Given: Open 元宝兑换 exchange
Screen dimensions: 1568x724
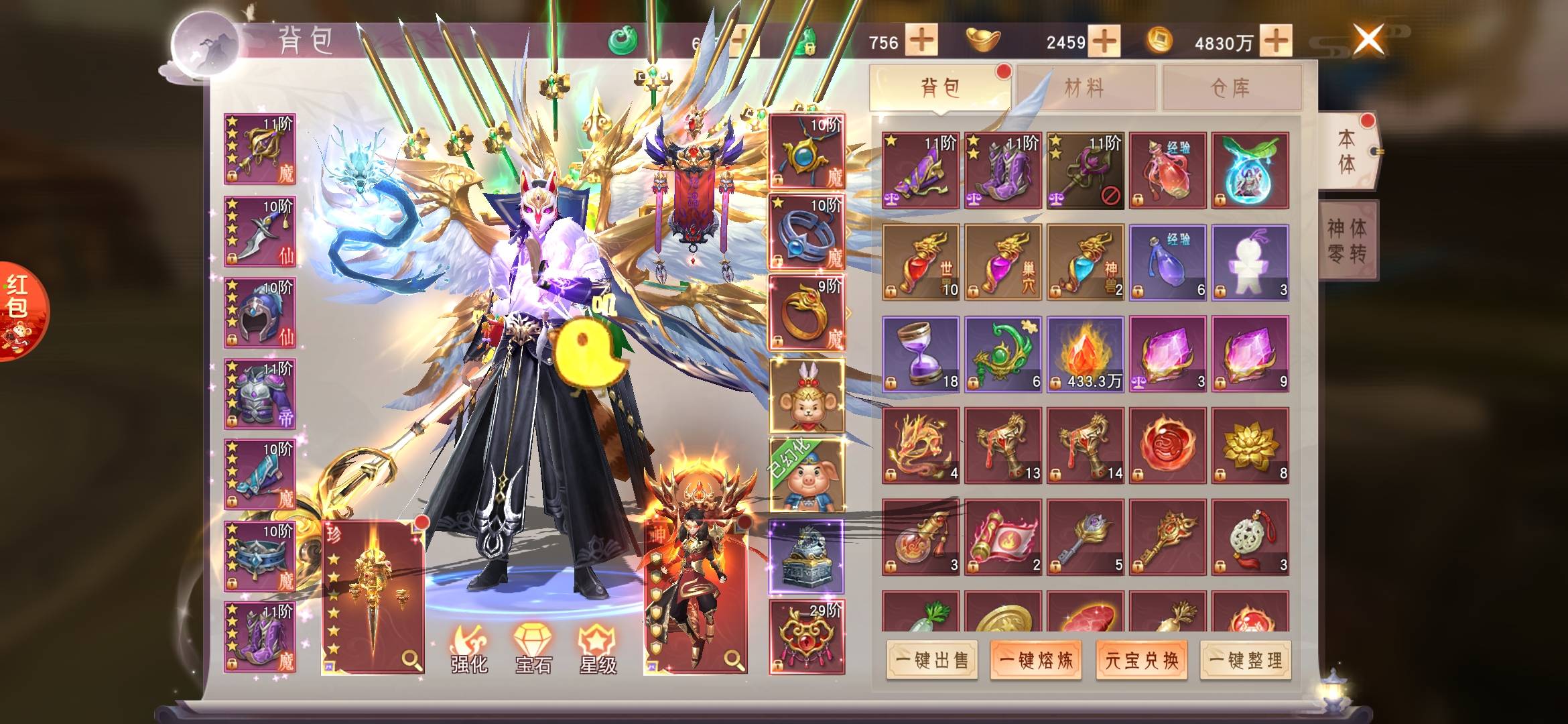Looking at the screenshot, I should (x=1141, y=660).
